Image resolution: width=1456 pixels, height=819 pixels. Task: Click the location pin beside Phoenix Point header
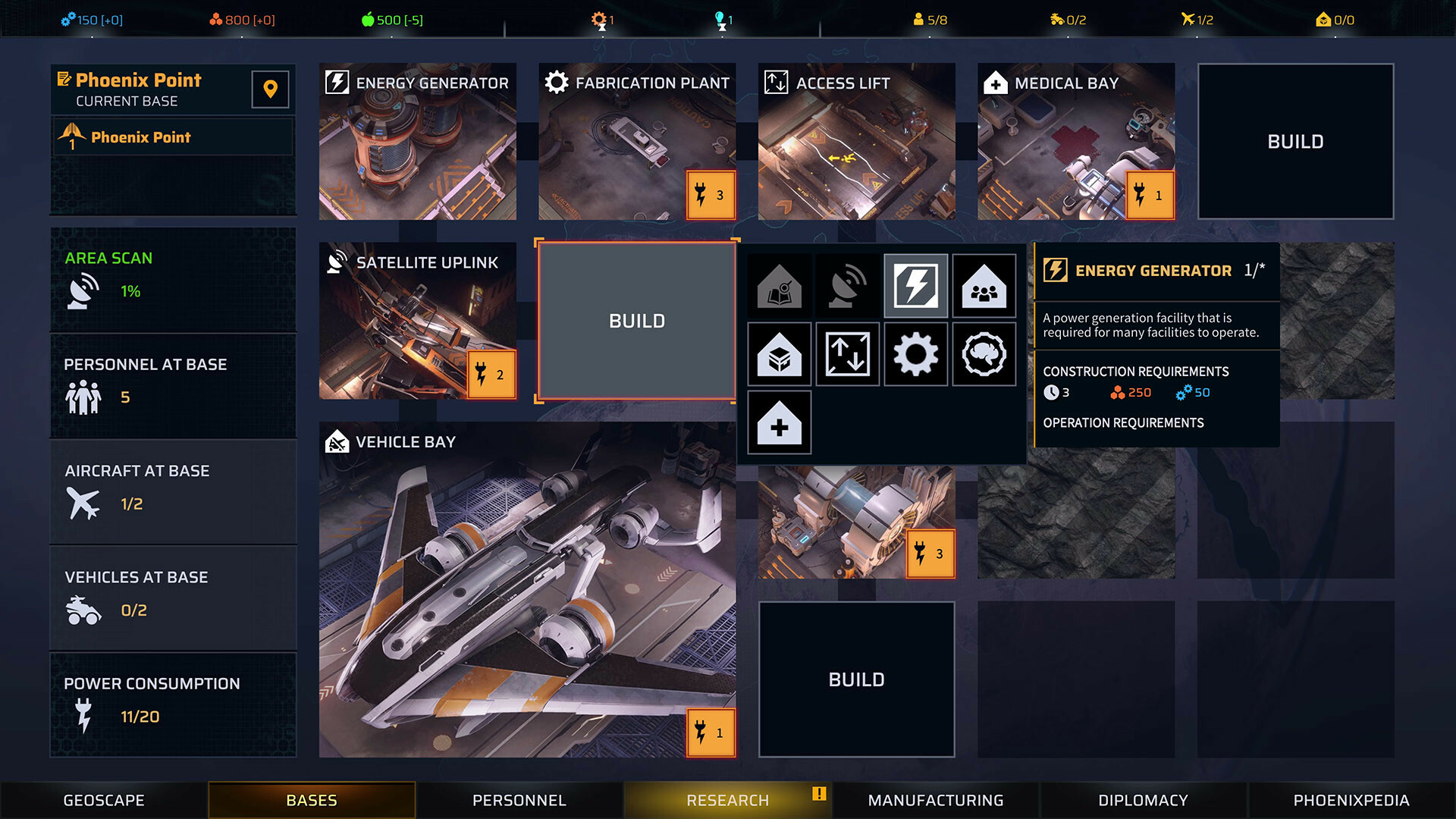click(x=269, y=89)
